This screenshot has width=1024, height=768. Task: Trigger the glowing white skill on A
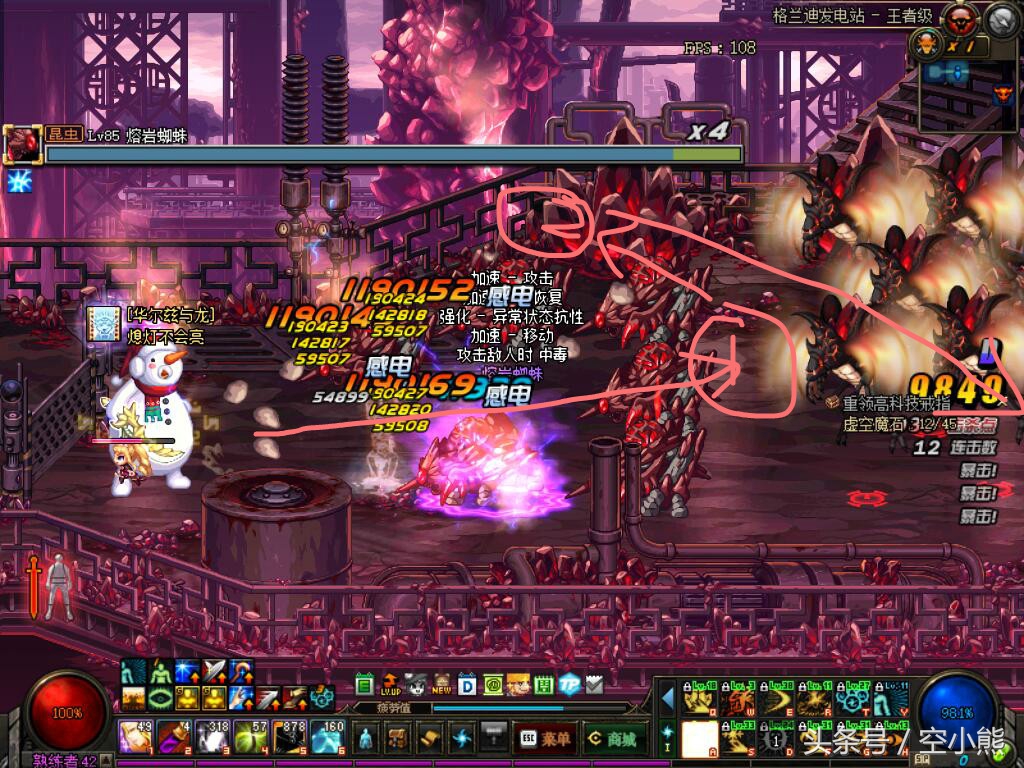click(700, 739)
